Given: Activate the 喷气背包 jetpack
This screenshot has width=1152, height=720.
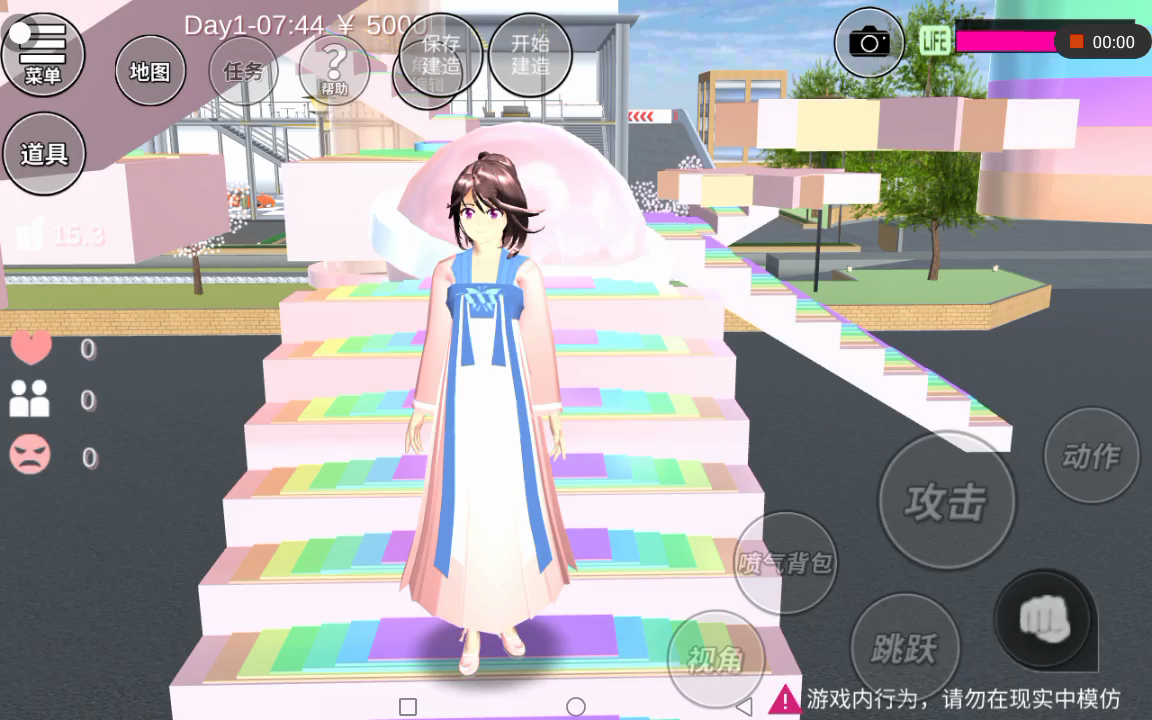Looking at the screenshot, I should coord(785,562).
